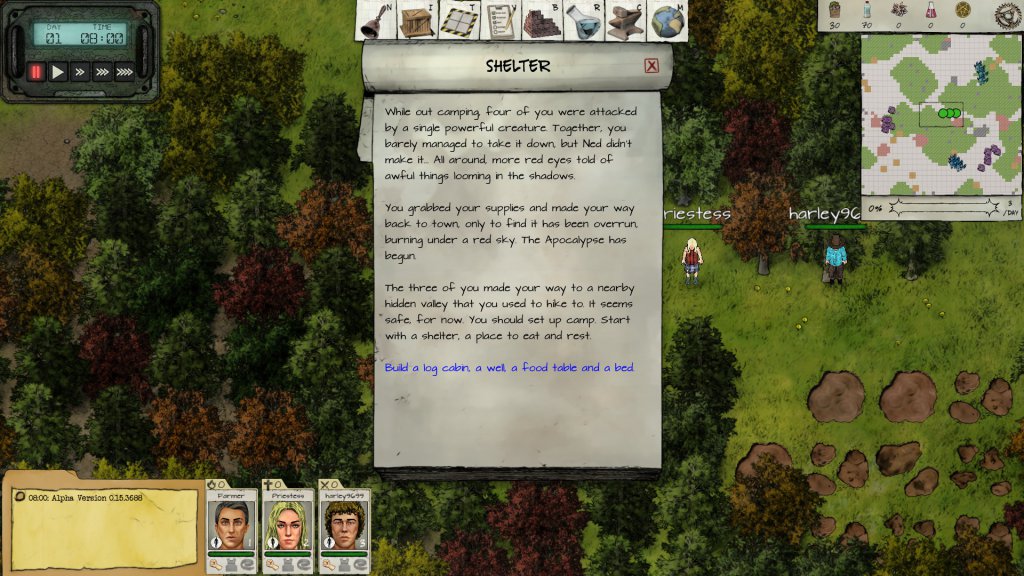Image resolution: width=1024 pixels, height=576 pixels.
Task: Set game speed to triple-arrow fast forward
Action: pyautogui.click(x=102, y=72)
